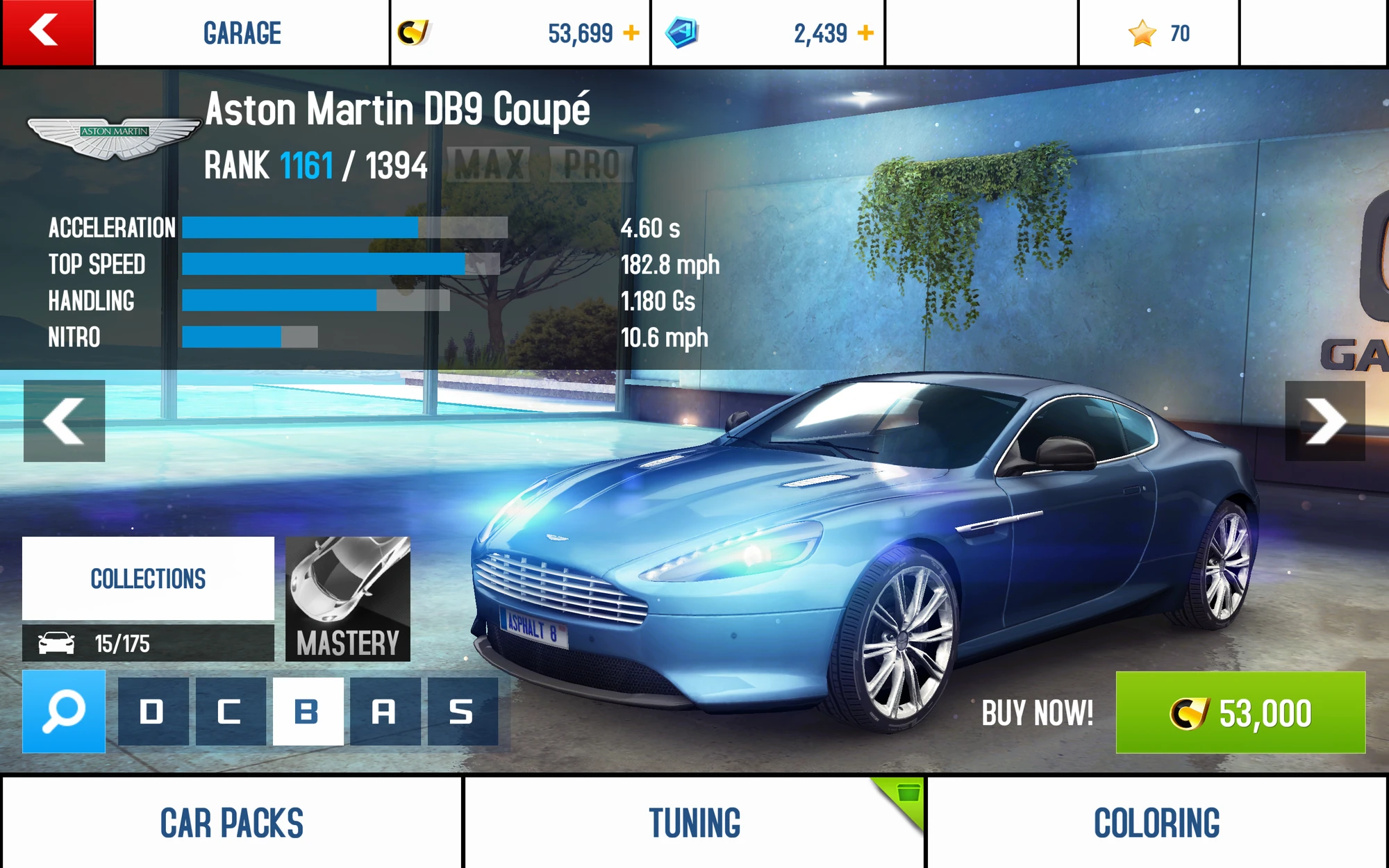
Task: Switch to class D cars
Action: coord(153,712)
